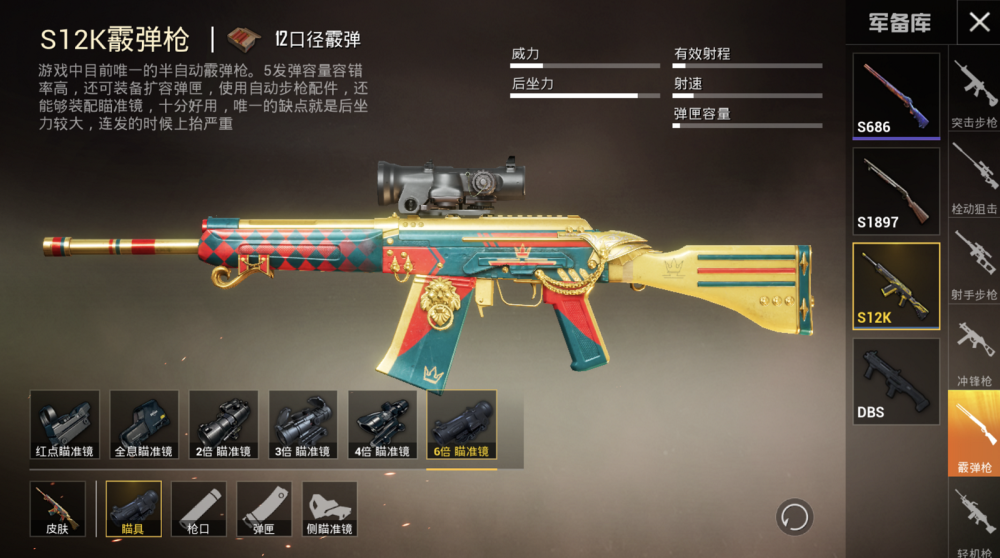Open the 轻机枪 category
The width and height of the screenshot is (1000, 558).
coord(974,518)
